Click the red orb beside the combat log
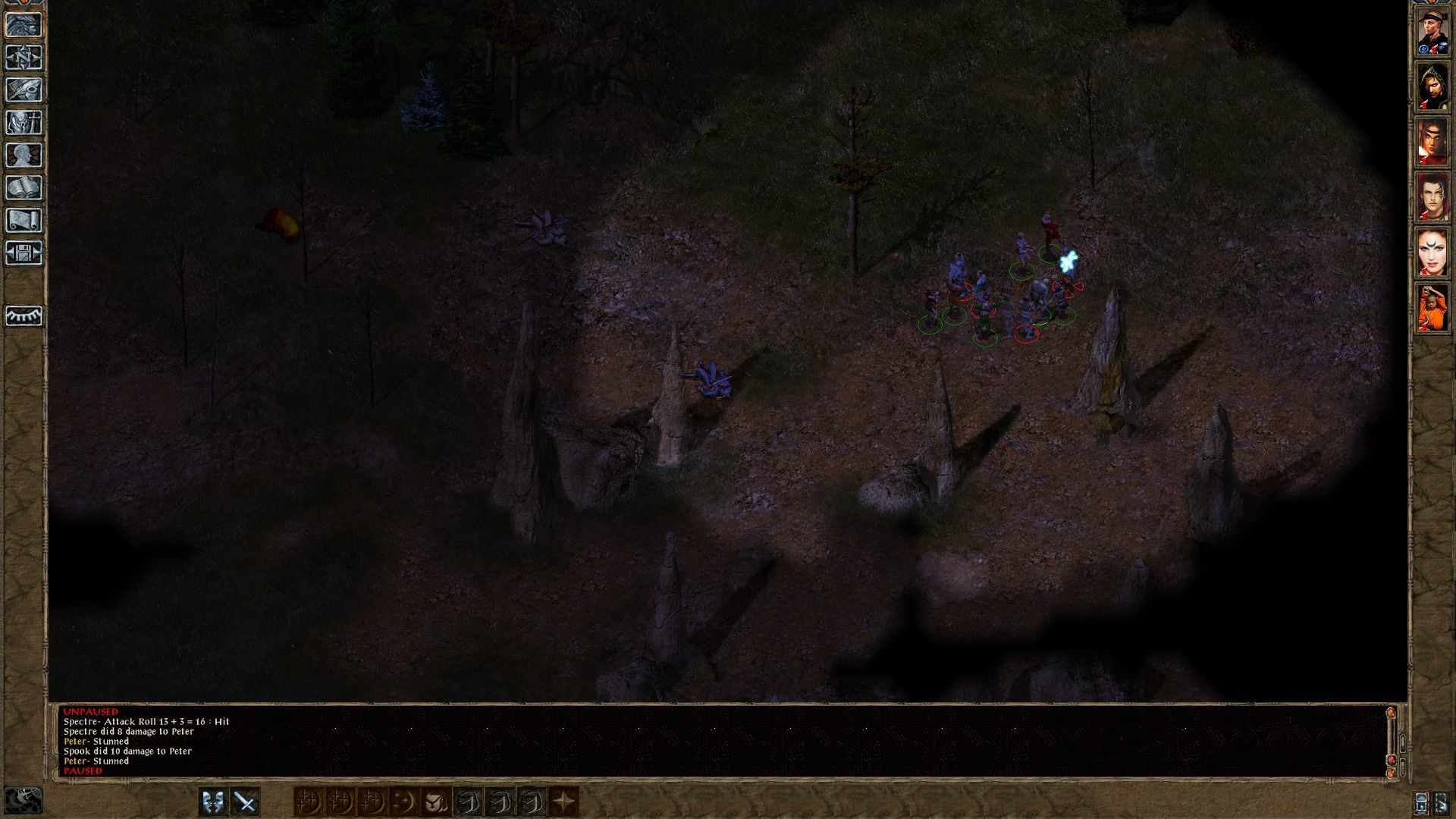Screen dimensions: 1456x819 [x=1391, y=758]
